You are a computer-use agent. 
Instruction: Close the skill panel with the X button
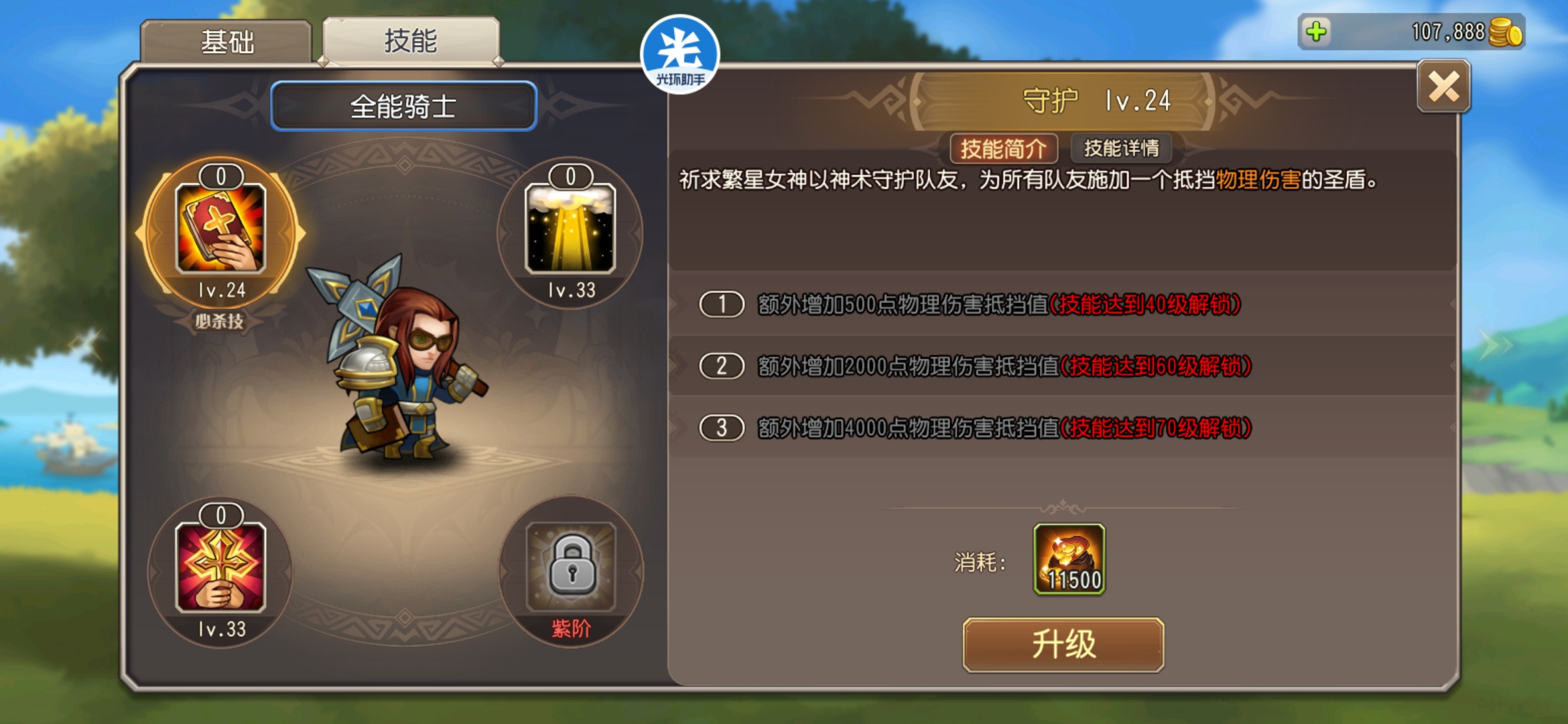coord(1443,87)
